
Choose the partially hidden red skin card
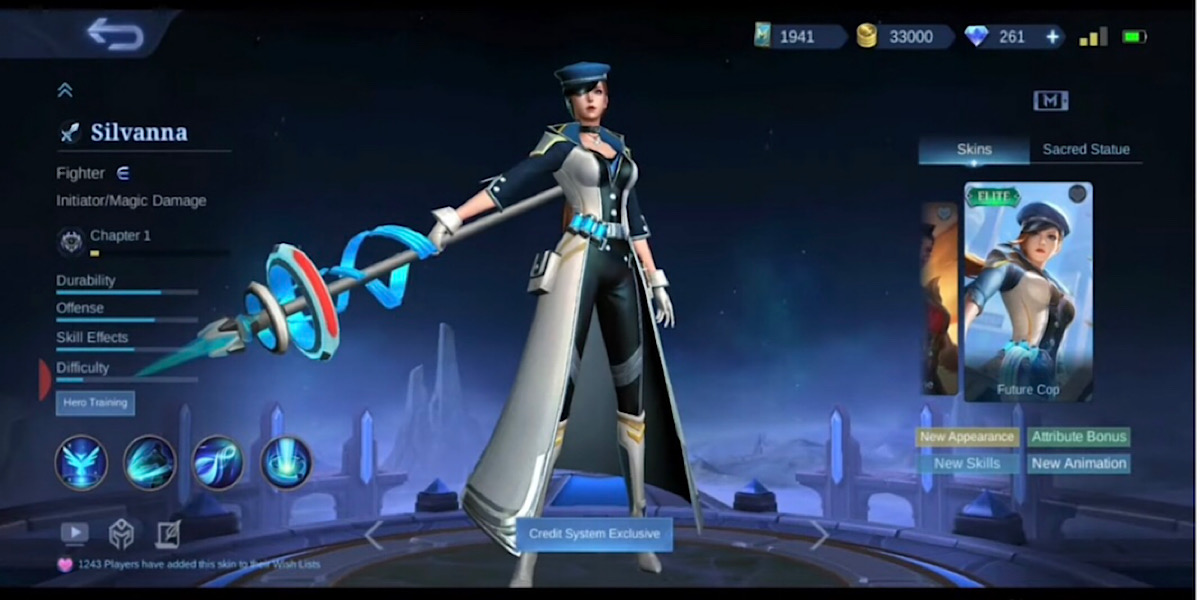(940, 298)
